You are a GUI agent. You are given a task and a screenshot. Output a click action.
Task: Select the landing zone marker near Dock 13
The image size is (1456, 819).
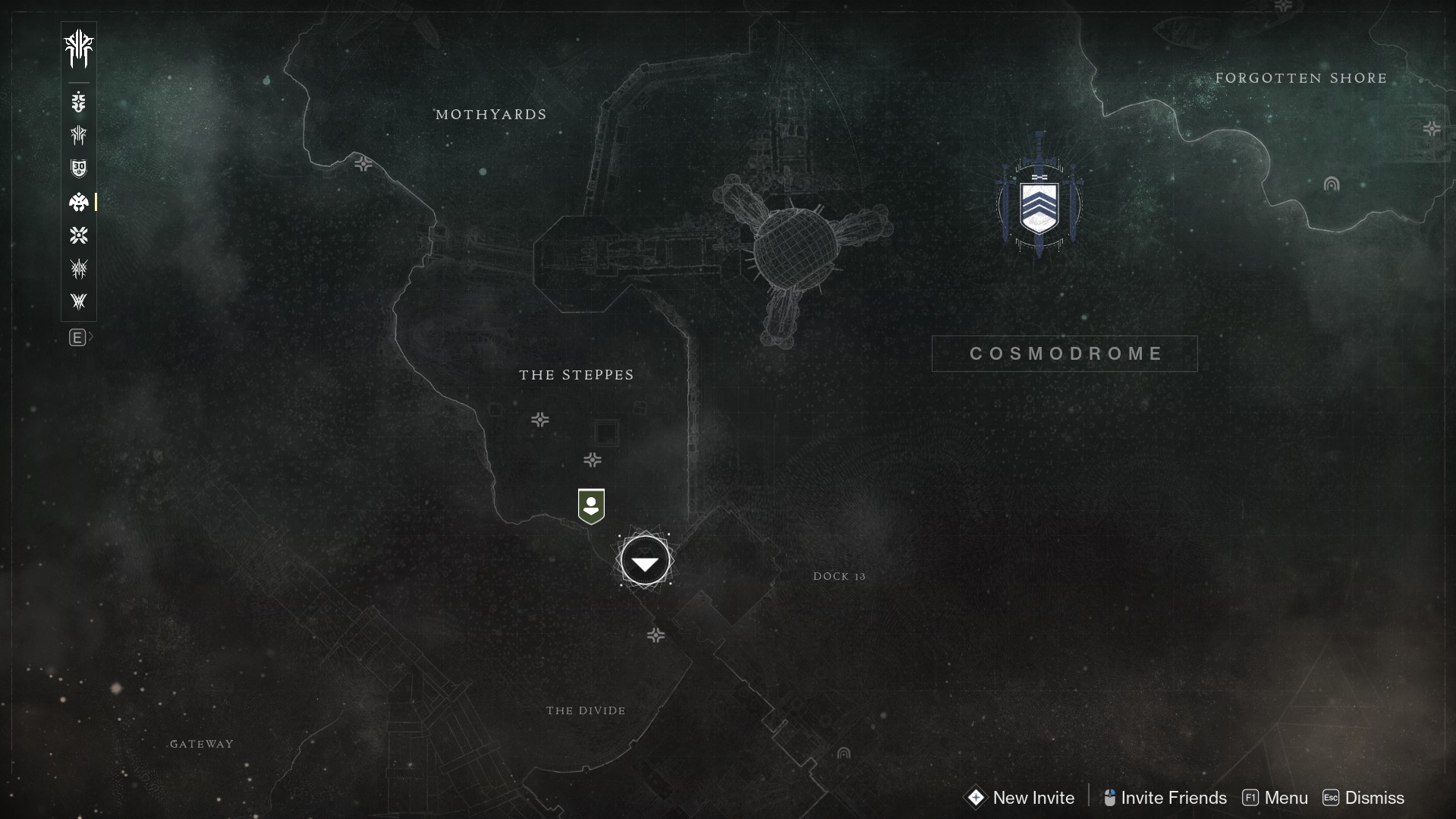(x=644, y=560)
